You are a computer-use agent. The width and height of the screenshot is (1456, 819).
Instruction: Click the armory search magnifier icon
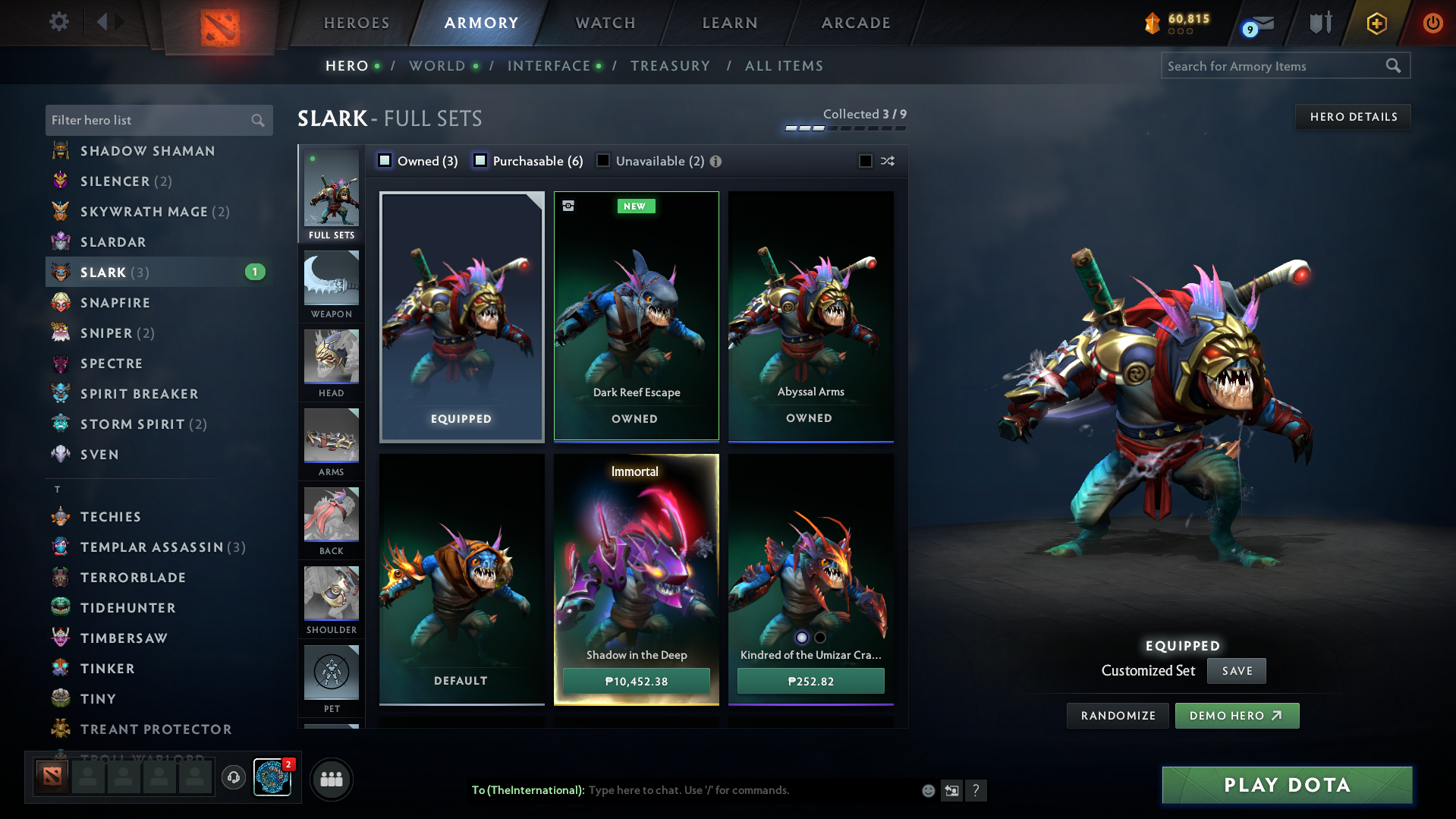tap(1393, 65)
